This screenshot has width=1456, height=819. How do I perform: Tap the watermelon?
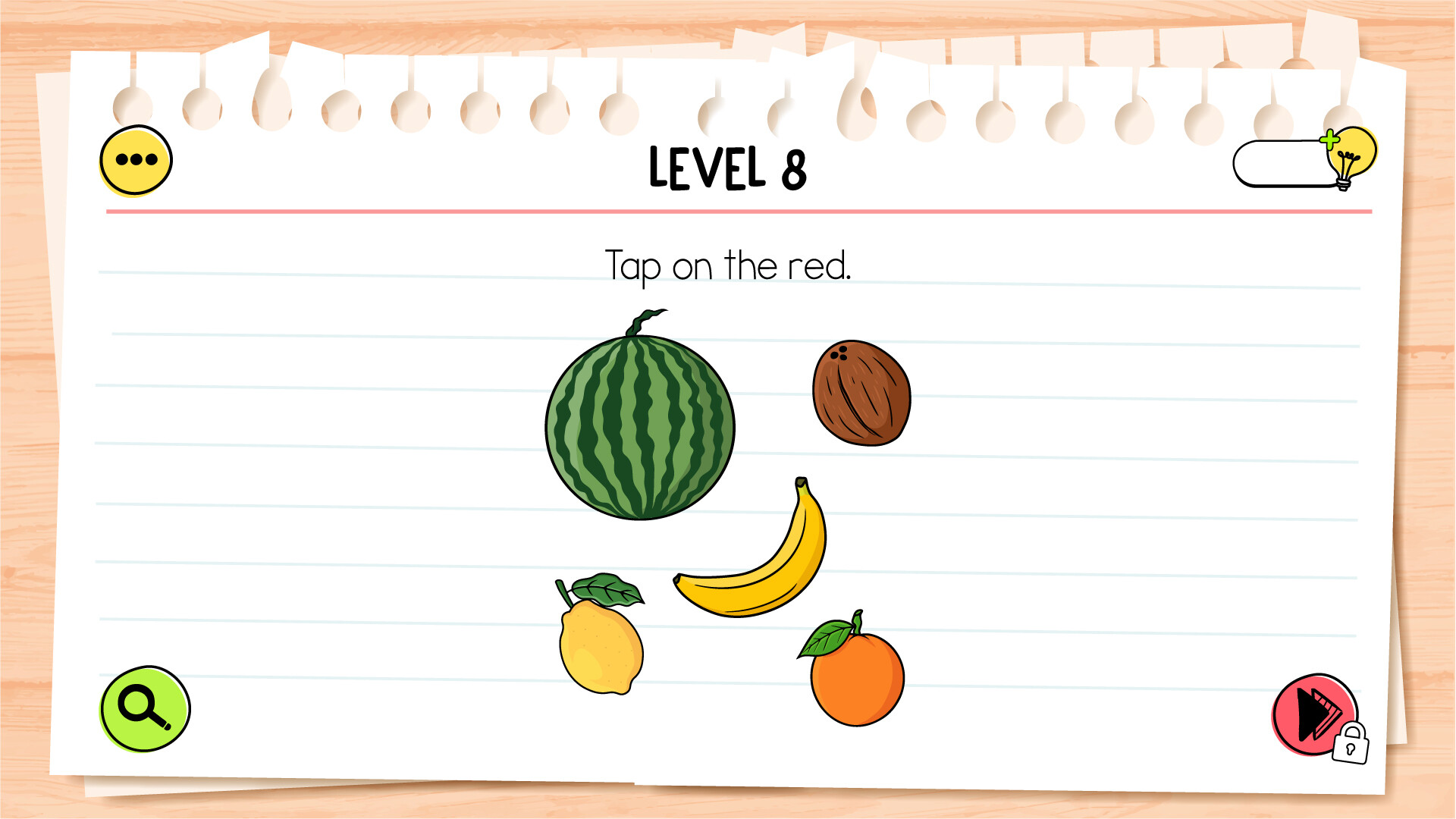tap(639, 426)
